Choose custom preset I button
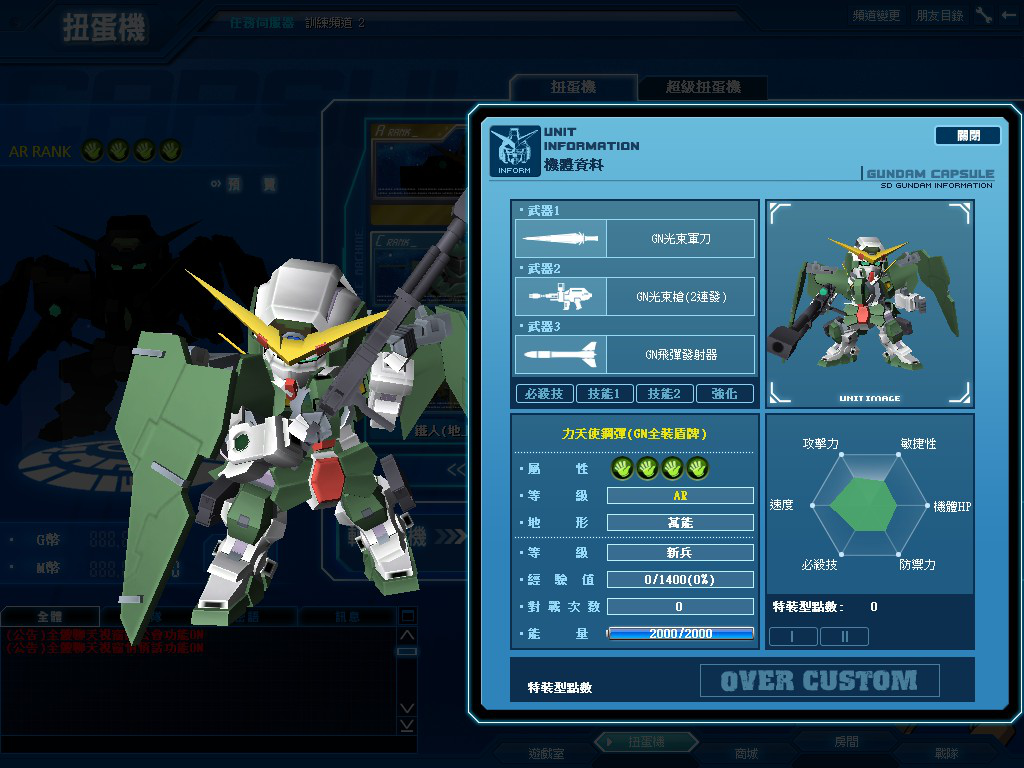Screen dimensions: 1024x768 [793, 636]
